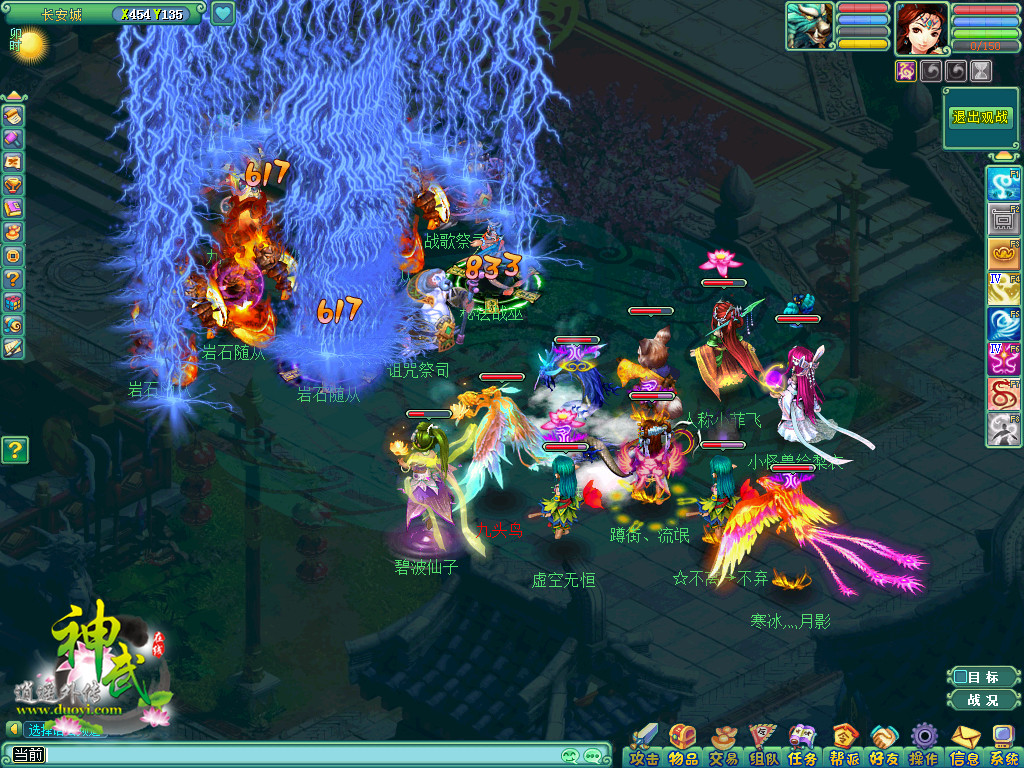Show the 任务 quest log
Image resolution: width=1024 pixels, height=768 pixels.
coord(802,745)
